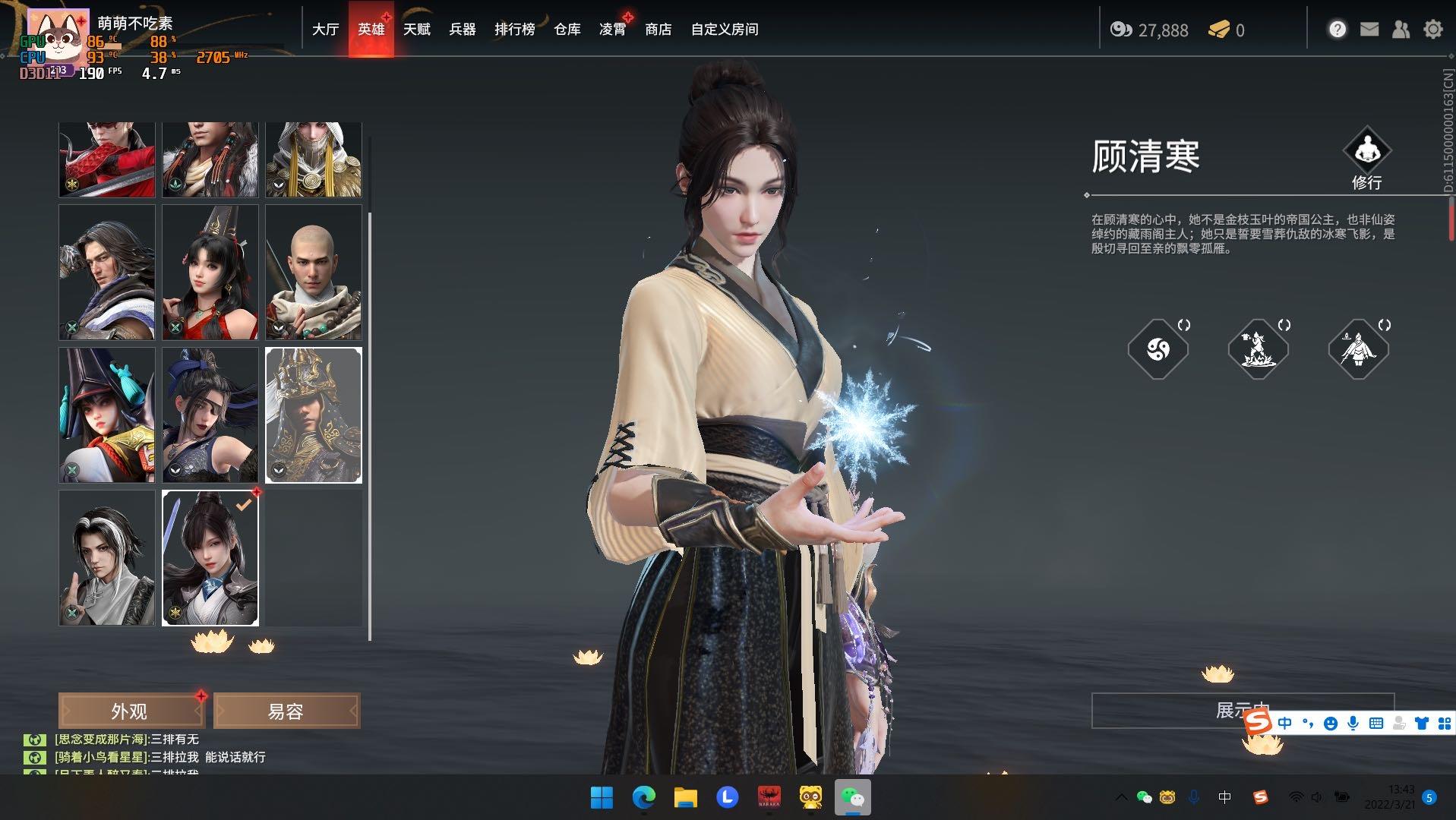
Task: Open WeChat from the Windows taskbar
Action: coord(852,797)
